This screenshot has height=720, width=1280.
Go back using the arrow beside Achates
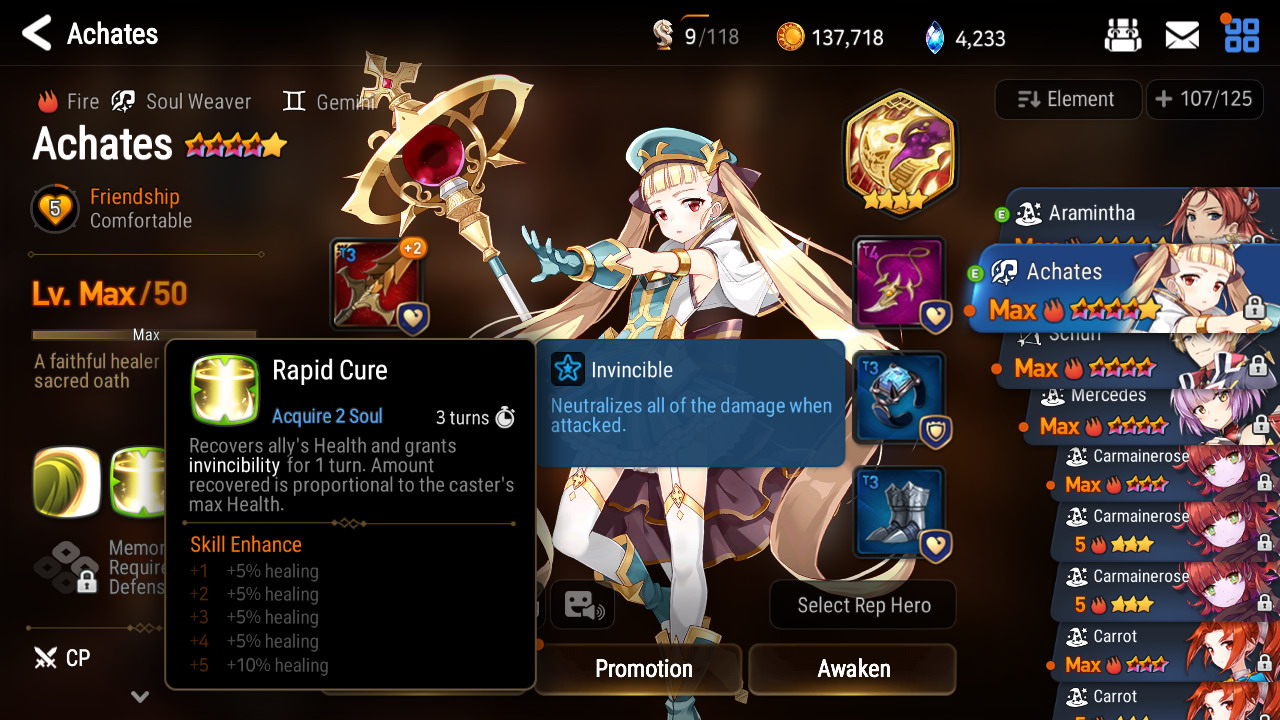pyautogui.click(x=37, y=34)
